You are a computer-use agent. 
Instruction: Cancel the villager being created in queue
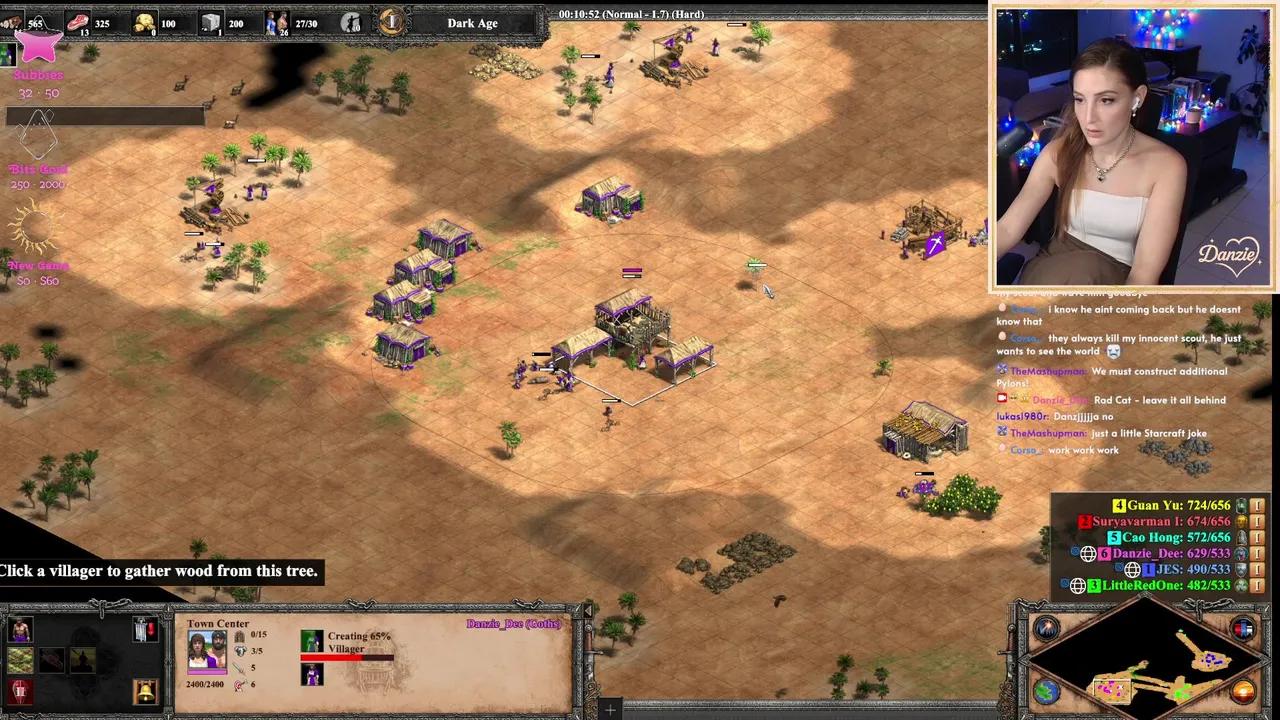click(312, 673)
